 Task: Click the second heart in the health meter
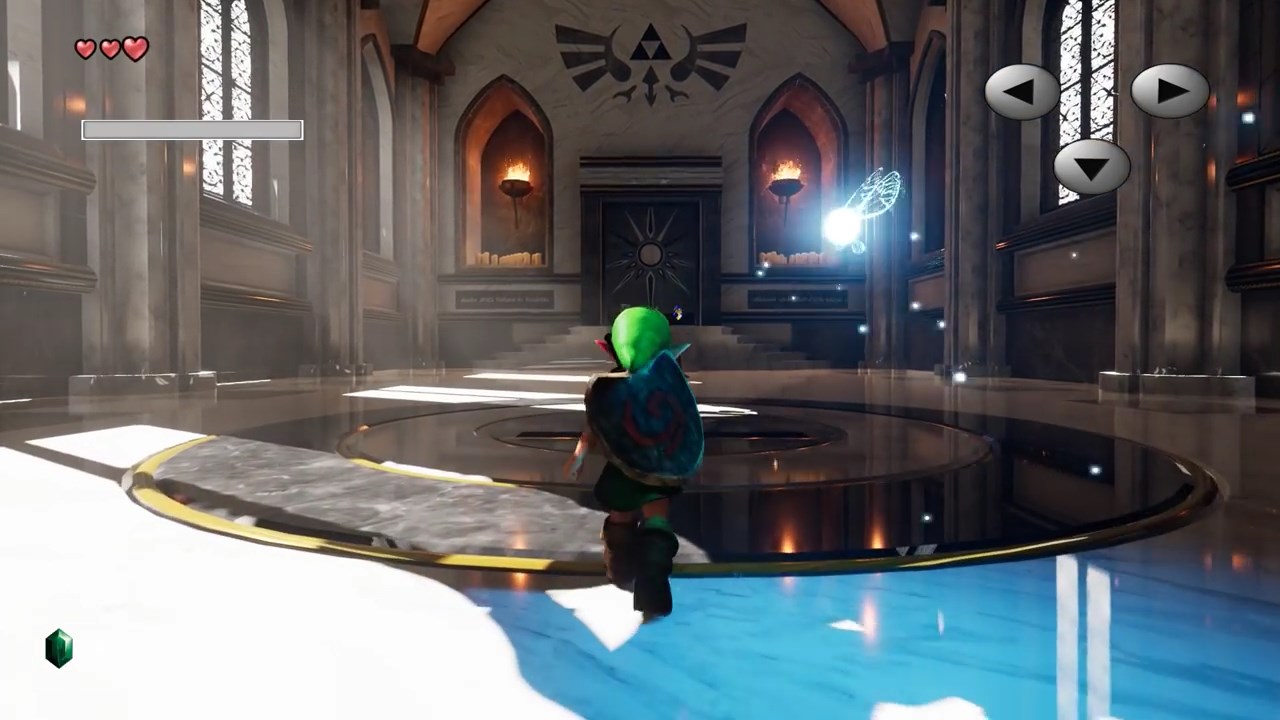(111, 48)
